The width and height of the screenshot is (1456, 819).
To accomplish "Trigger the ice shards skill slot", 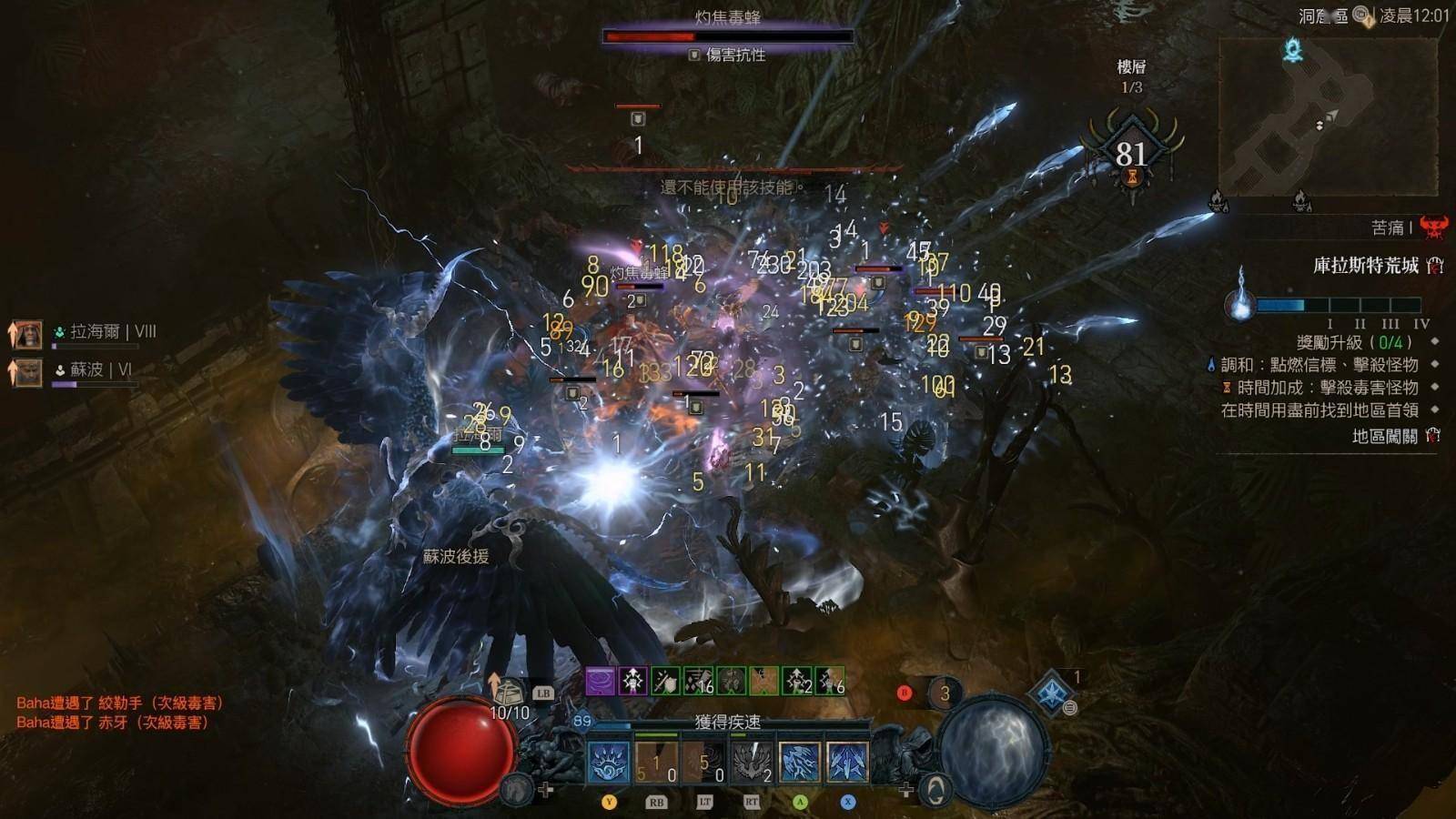I will click(847, 763).
